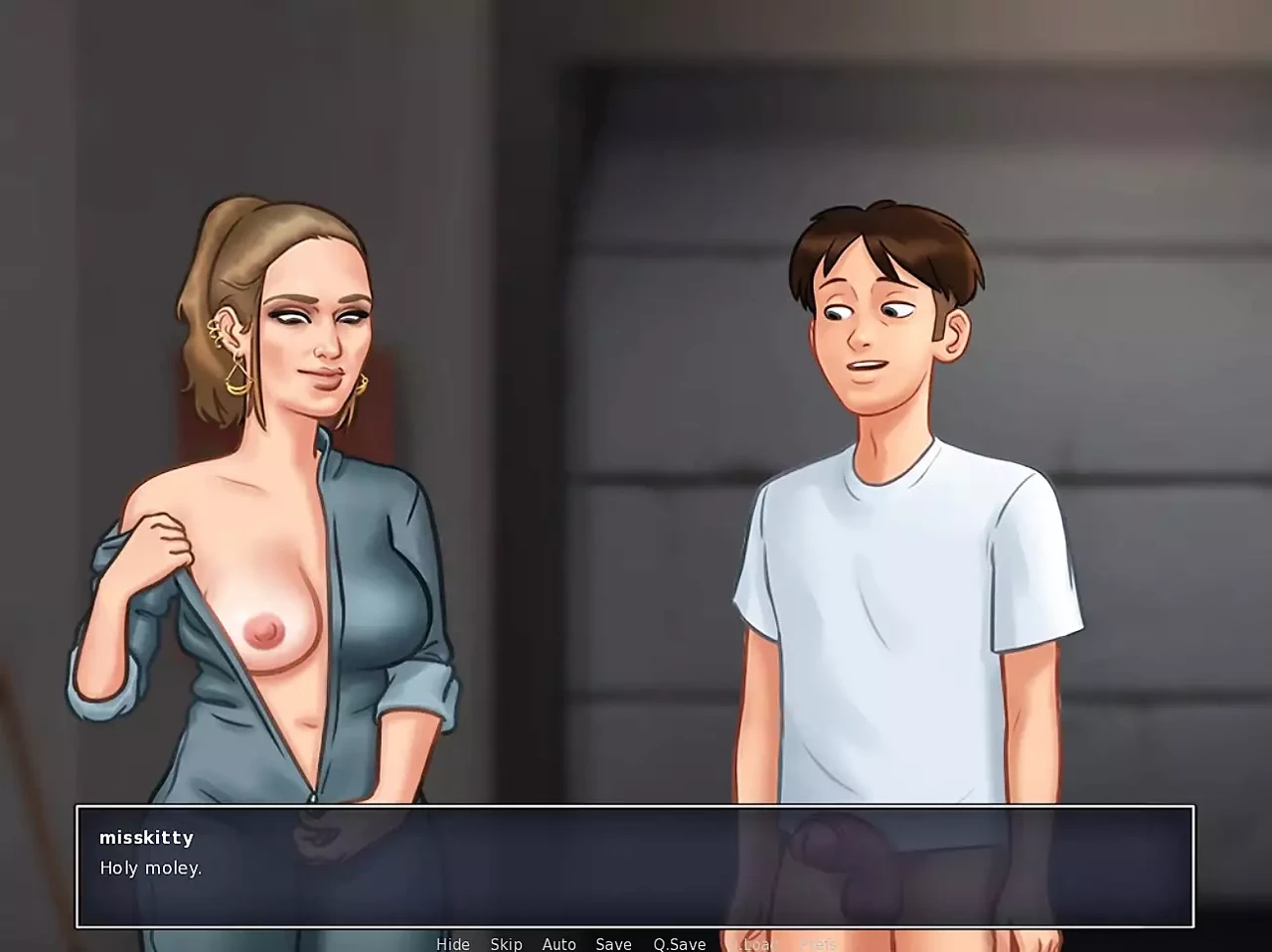Advance dialogue by clicking the text box
The height and width of the screenshot is (952, 1272).
point(636,870)
